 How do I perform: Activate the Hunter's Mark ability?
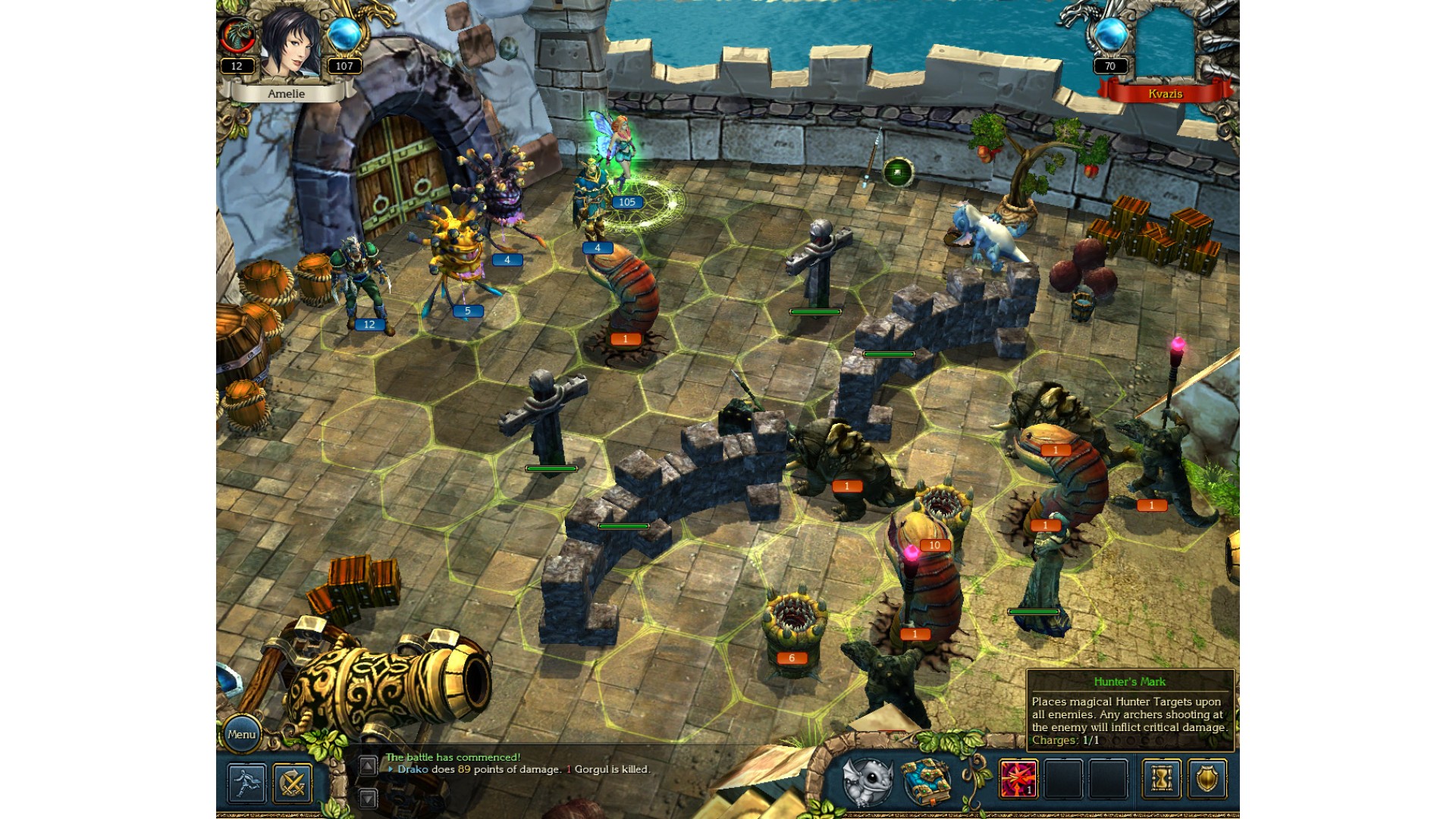point(1018,780)
